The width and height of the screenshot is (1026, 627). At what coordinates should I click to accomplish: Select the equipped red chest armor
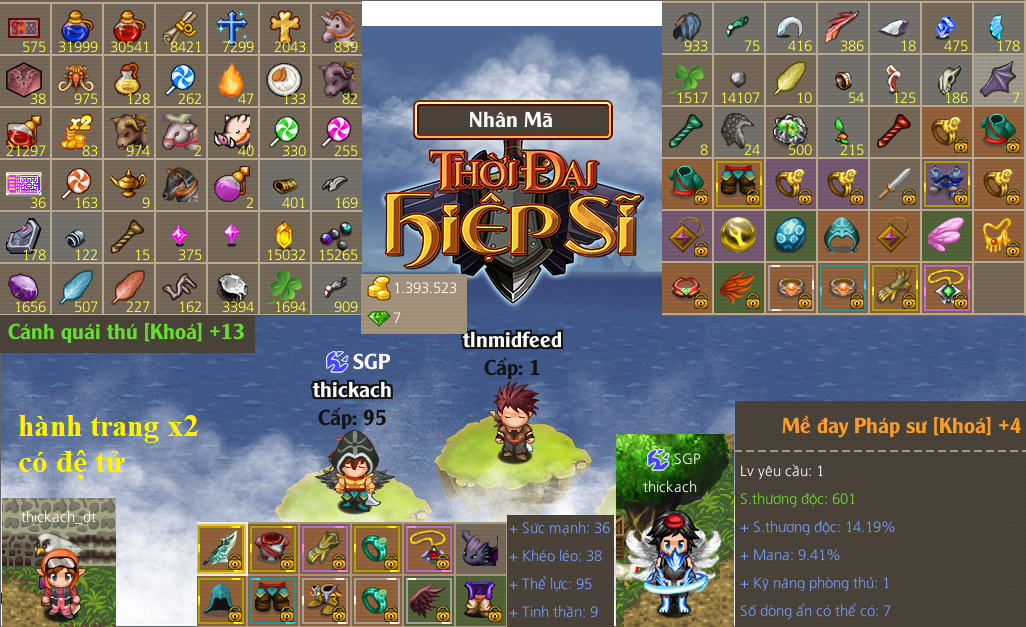pyautogui.click(x=274, y=548)
